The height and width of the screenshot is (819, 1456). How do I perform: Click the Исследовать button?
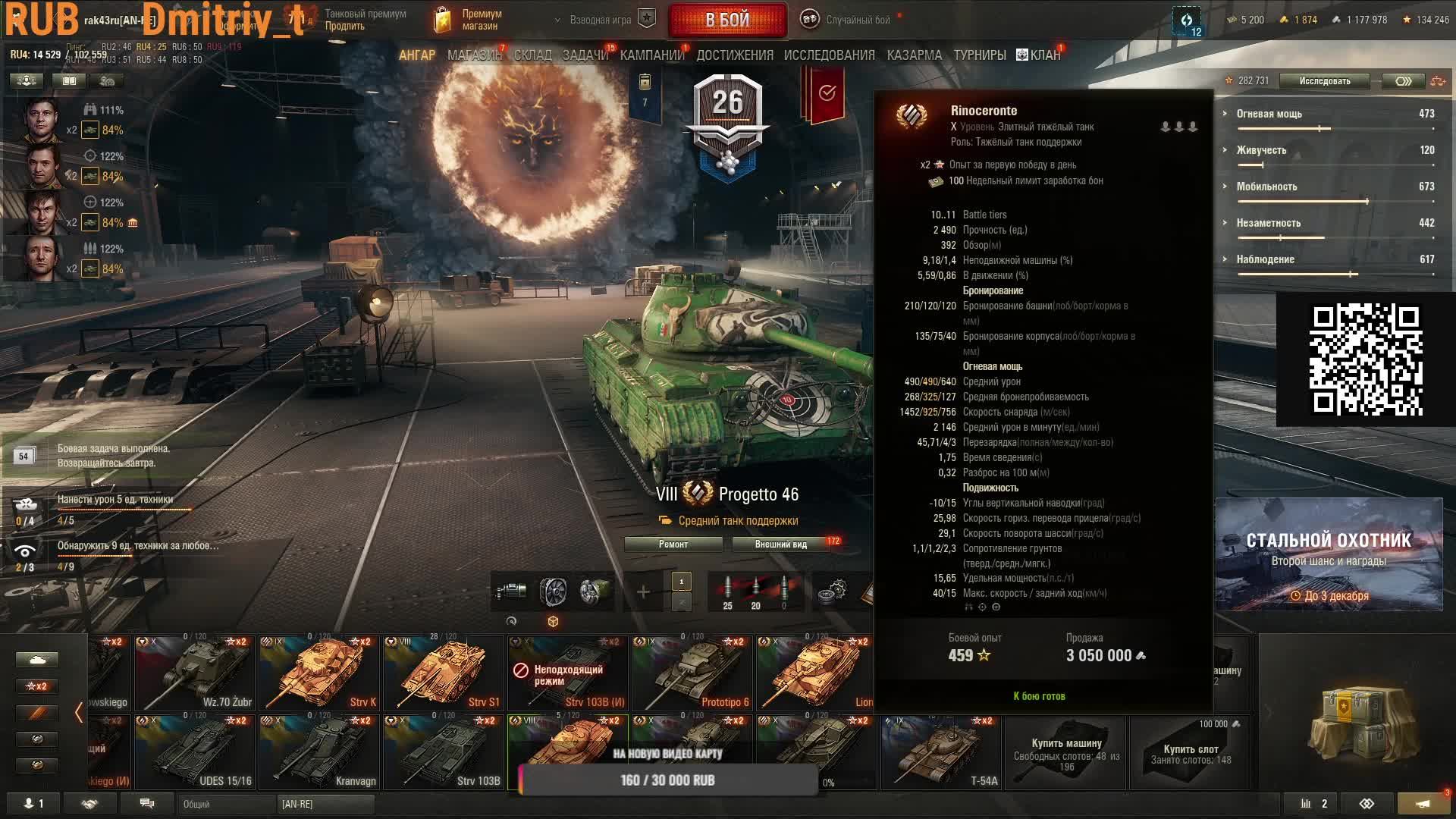(x=1324, y=81)
